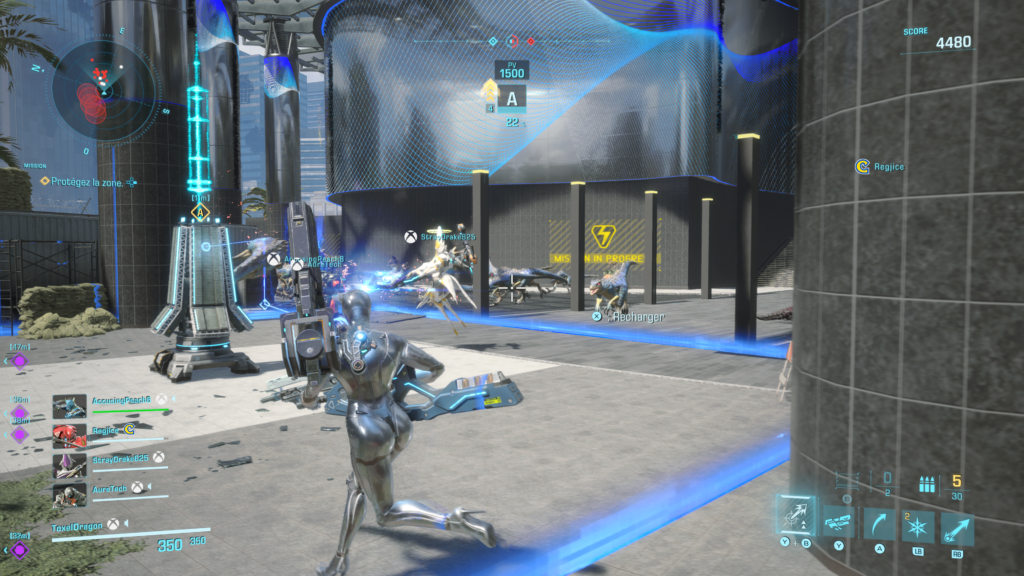The image size is (1024, 576).
Task: Choose StrayDrake625's teammate portrait
Action: pyautogui.click(x=70, y=464)
